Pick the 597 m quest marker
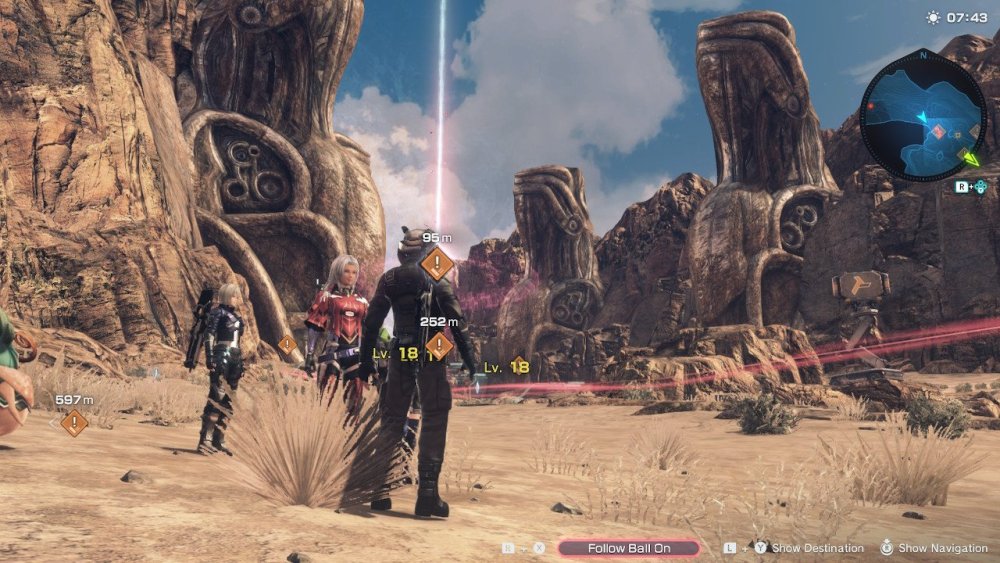 [74, 422]
